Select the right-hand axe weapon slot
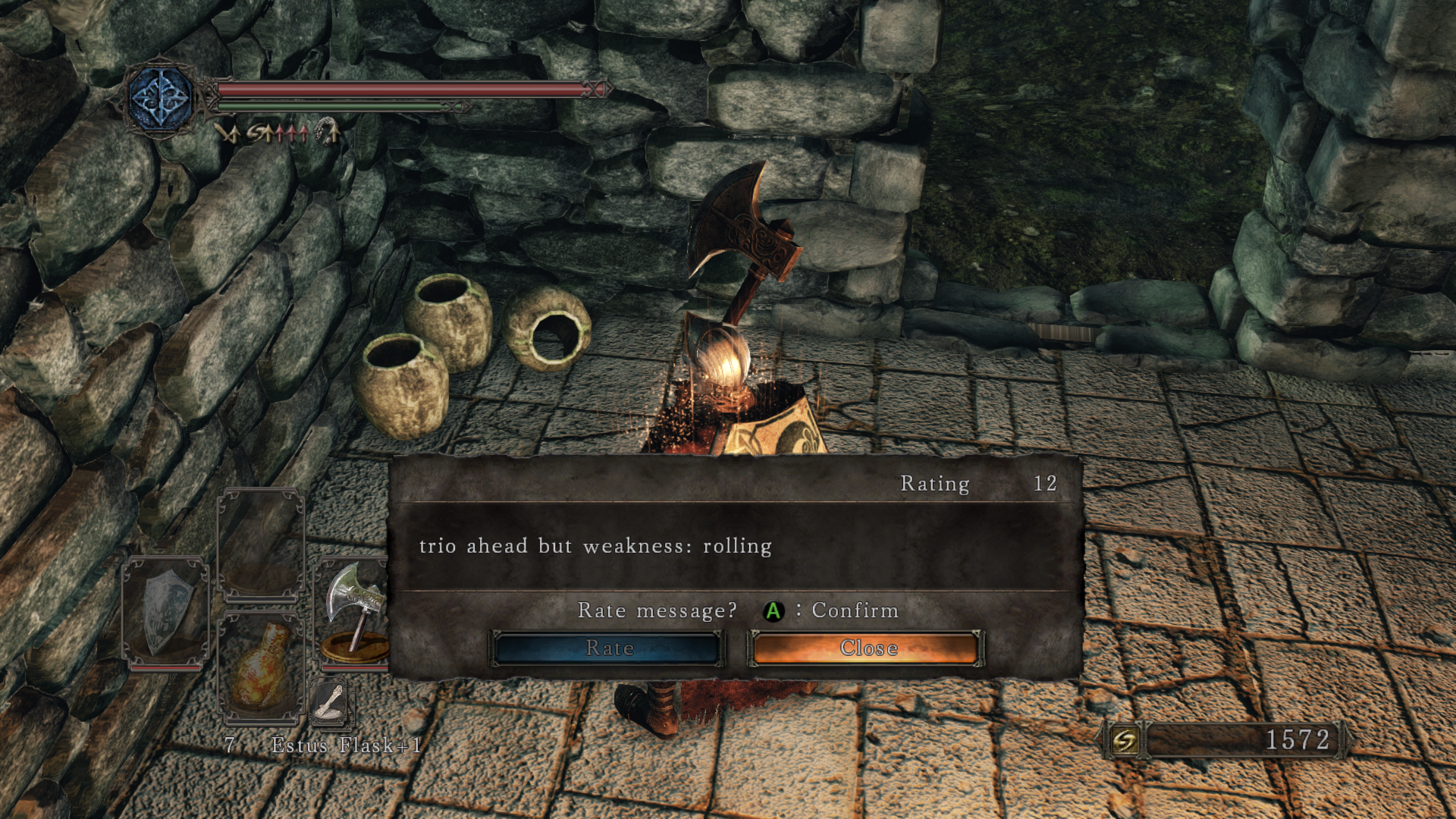1456x819 pixels. point(354,611)
